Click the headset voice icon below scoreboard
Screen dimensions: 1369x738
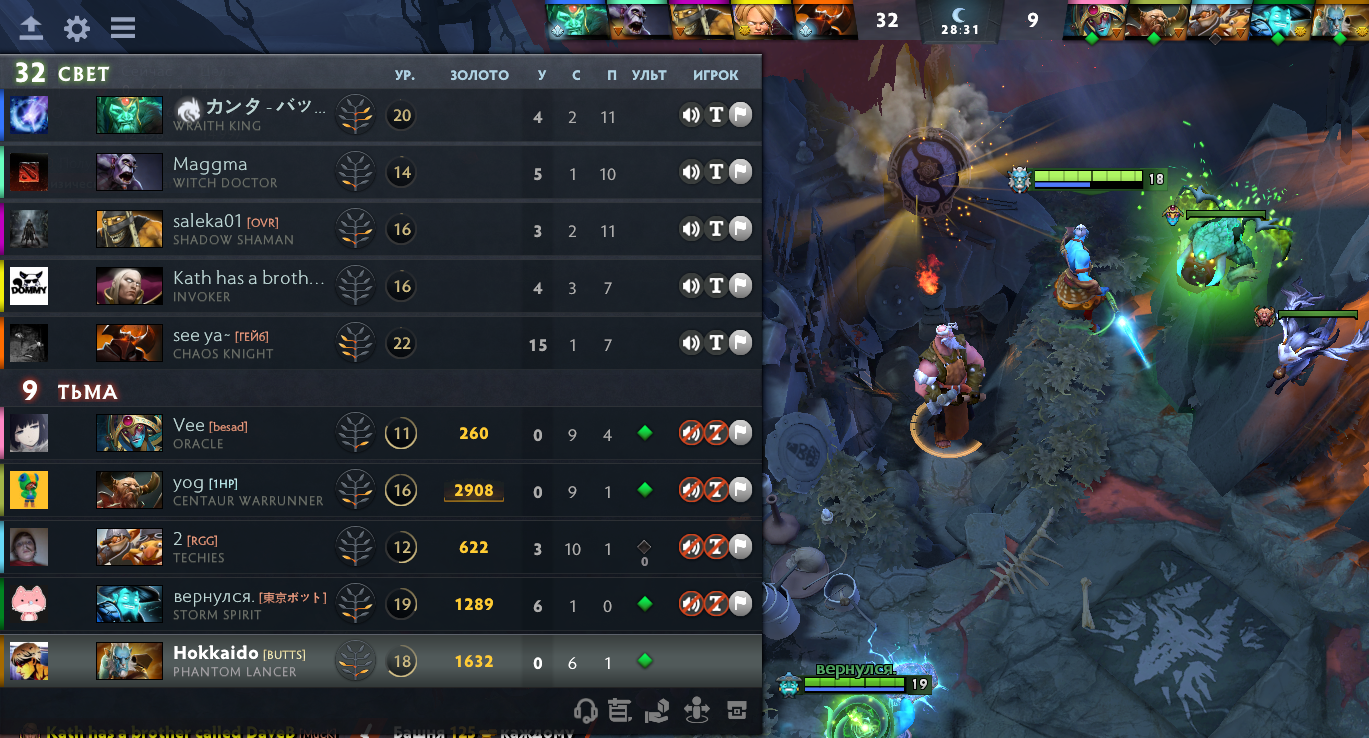pos(586,711)
